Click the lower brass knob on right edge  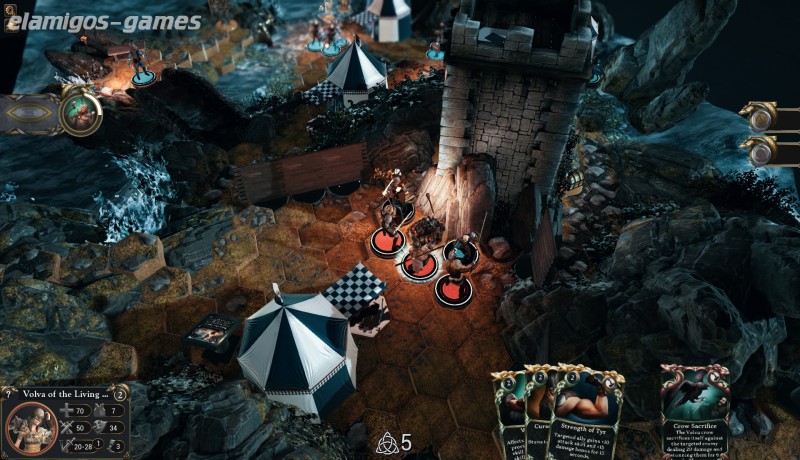coord(762,151)
